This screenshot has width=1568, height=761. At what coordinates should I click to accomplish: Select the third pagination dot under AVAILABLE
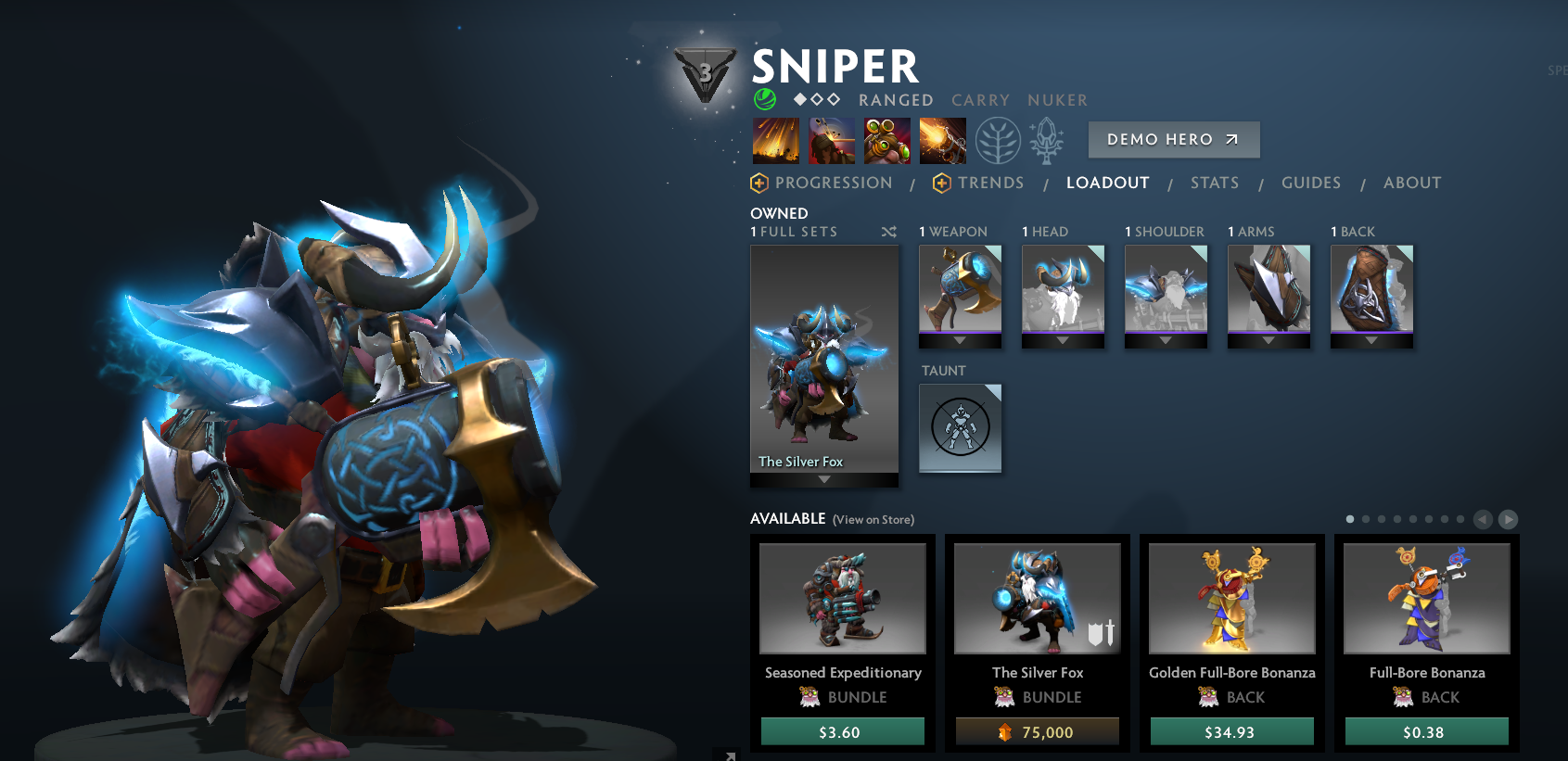tap(1382, 518)
